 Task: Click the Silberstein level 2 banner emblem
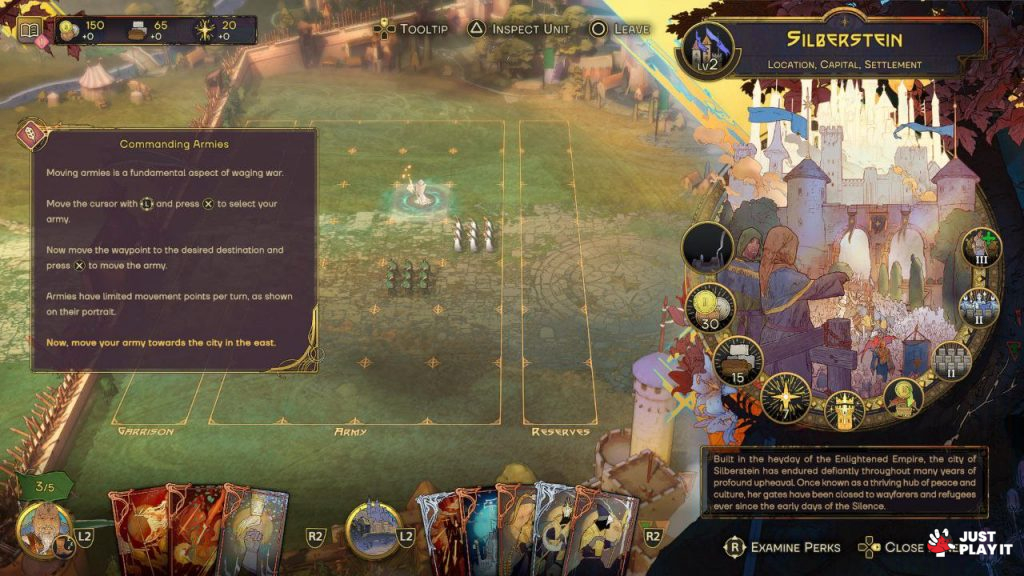pyautogui.click(x=708, y=51)
